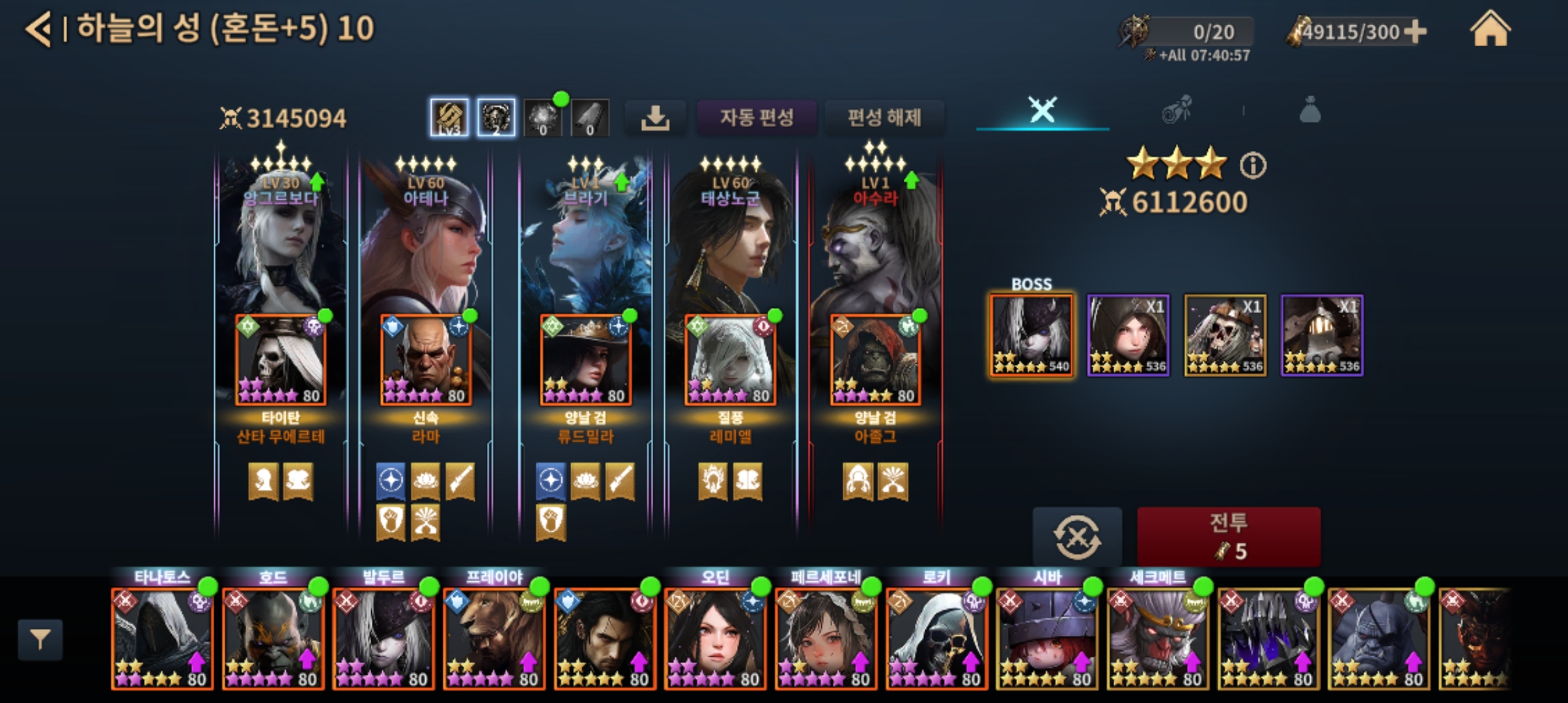Screen dimensions: 1568x703
Task: Add more scrolls with the plus icon
Action: click(1415, 31)
